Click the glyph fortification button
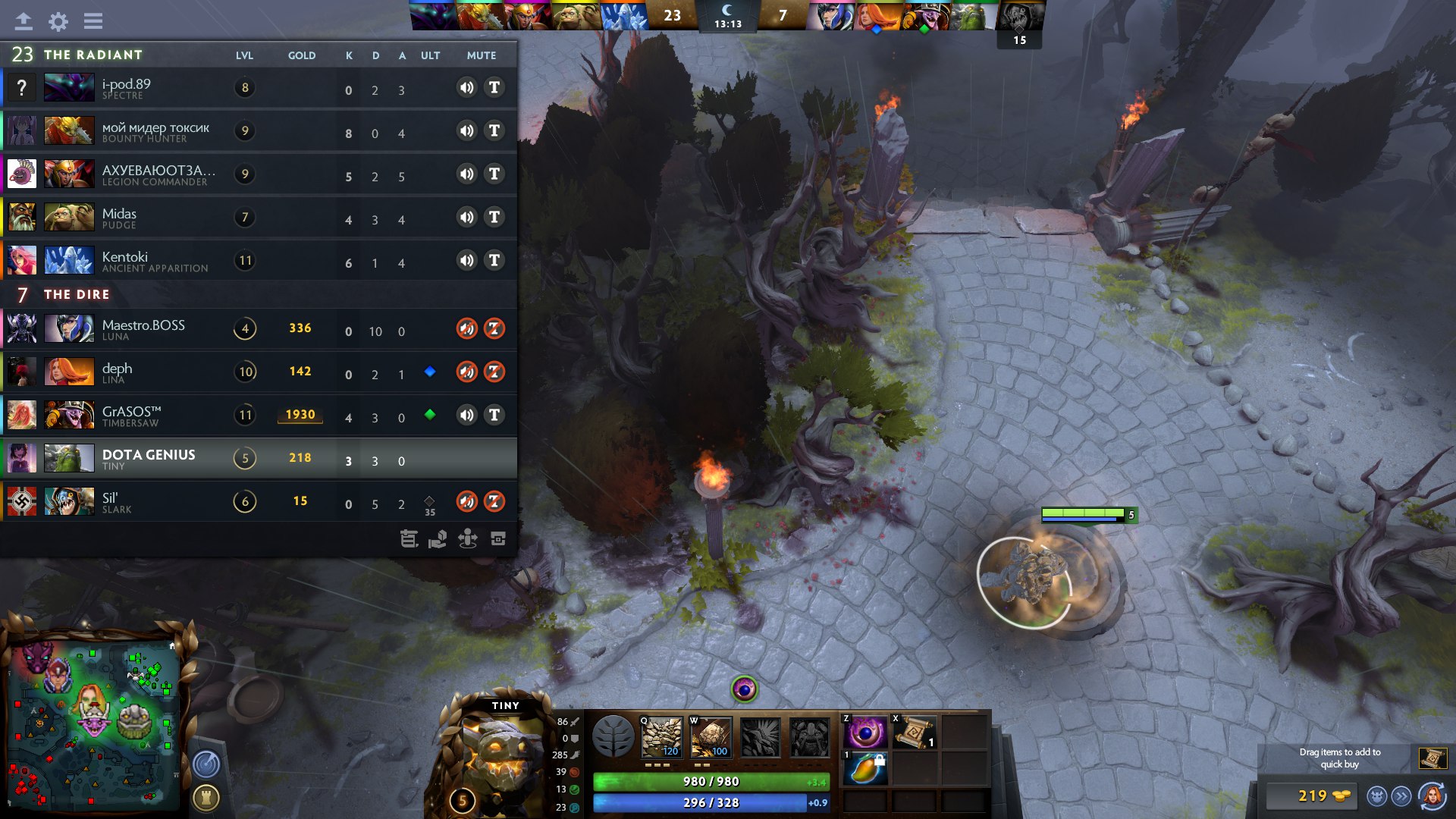The height and width of the screenshot is (819, 1456). pos(206,798)
